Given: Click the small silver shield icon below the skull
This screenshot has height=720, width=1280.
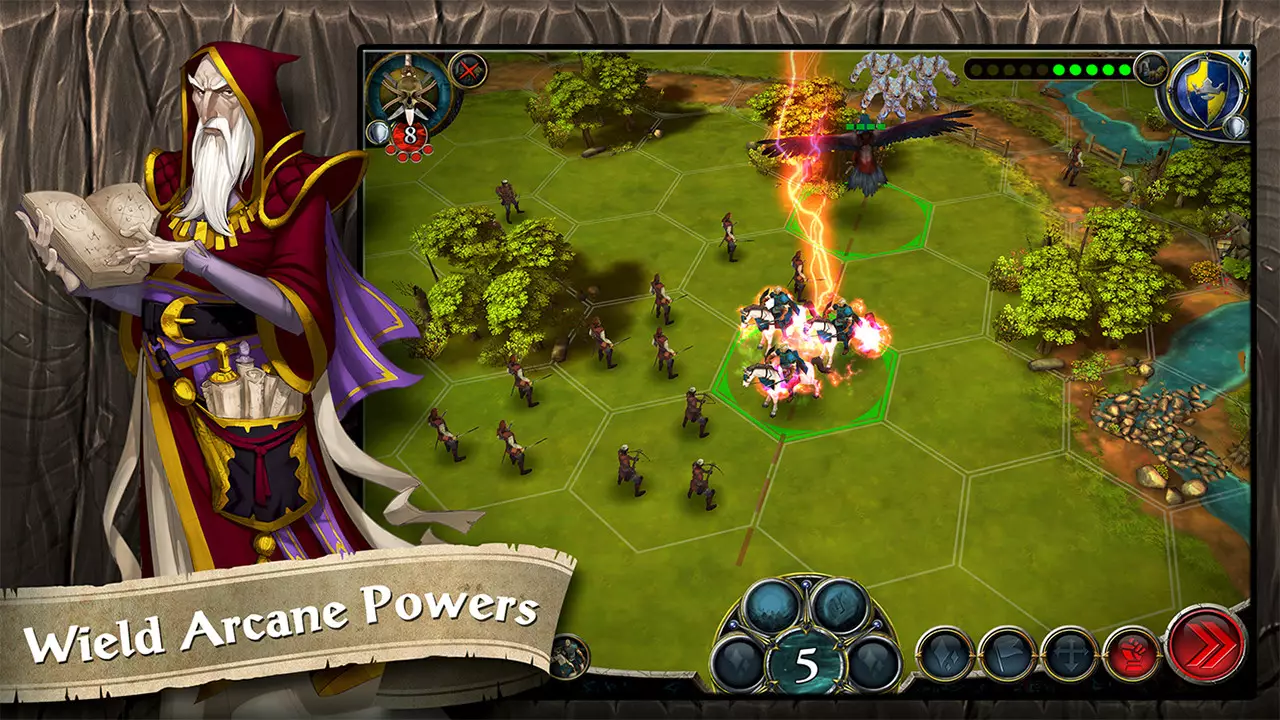Looking at the screenshot, I should [x=379, y=130].
